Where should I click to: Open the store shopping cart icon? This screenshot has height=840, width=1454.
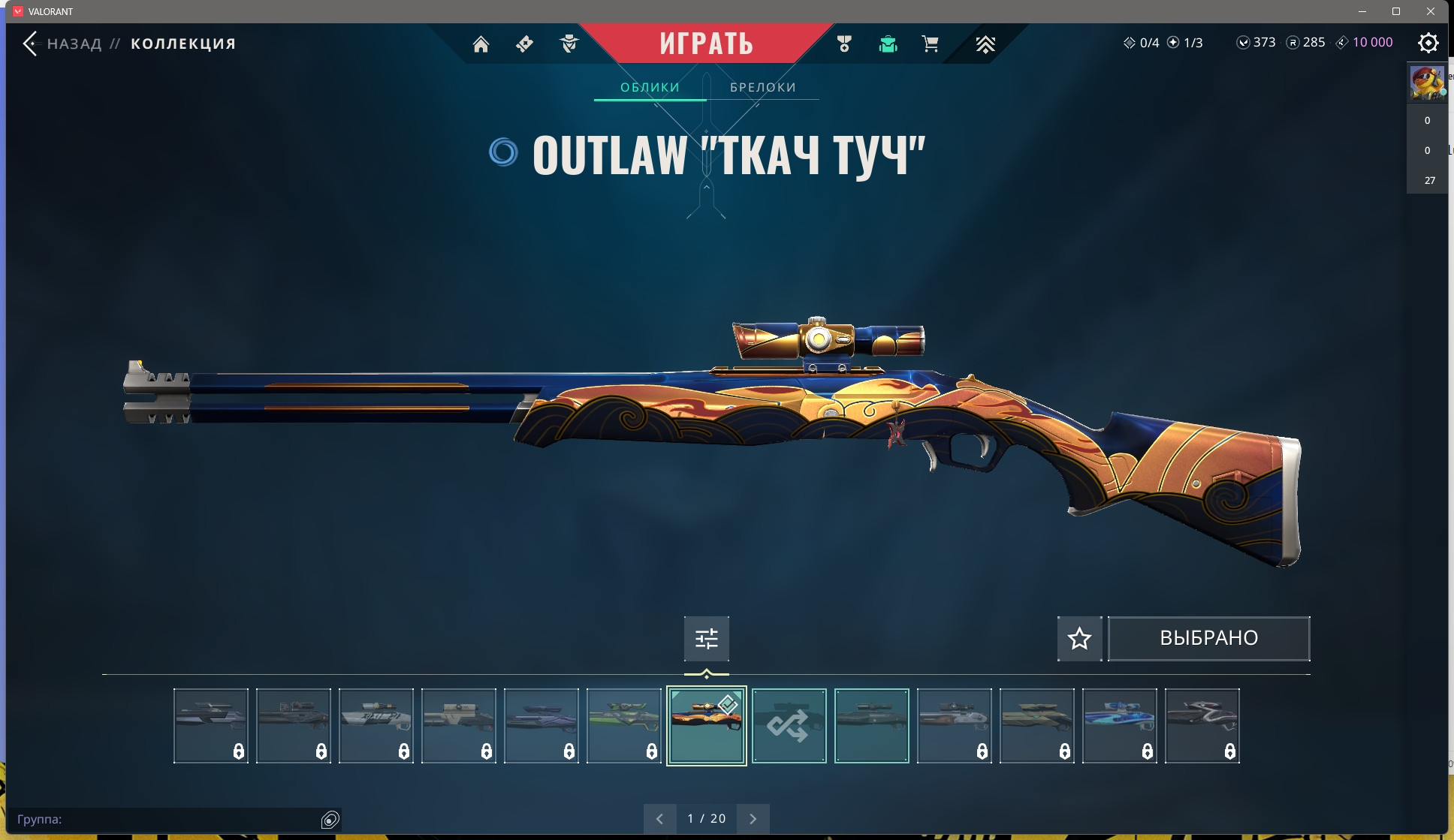pyautogui.click(x=930, y=44)
